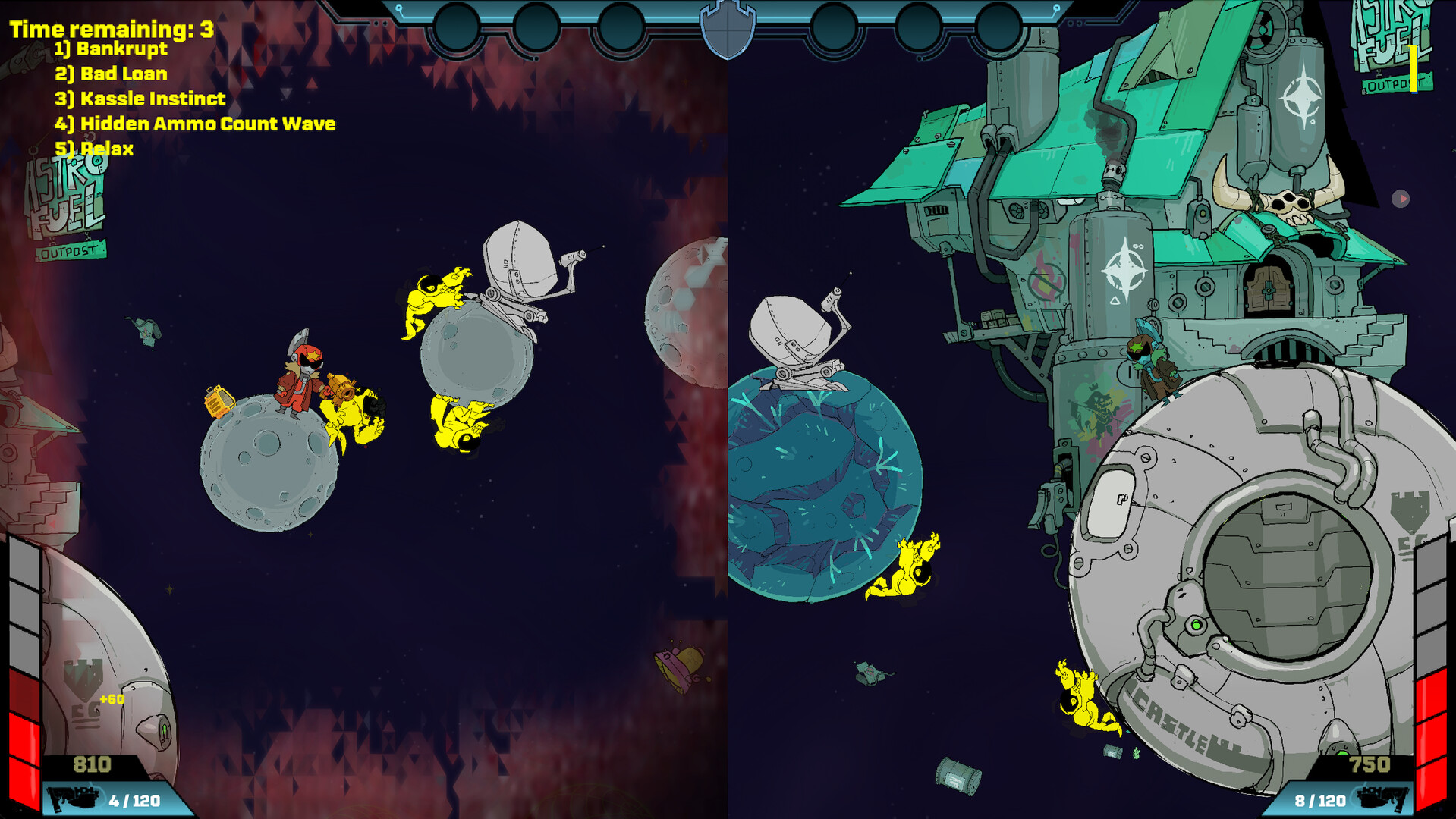Toggle wave option 1) Bankrupt
The image size is (1456, 819).
(x=111, y=49)
